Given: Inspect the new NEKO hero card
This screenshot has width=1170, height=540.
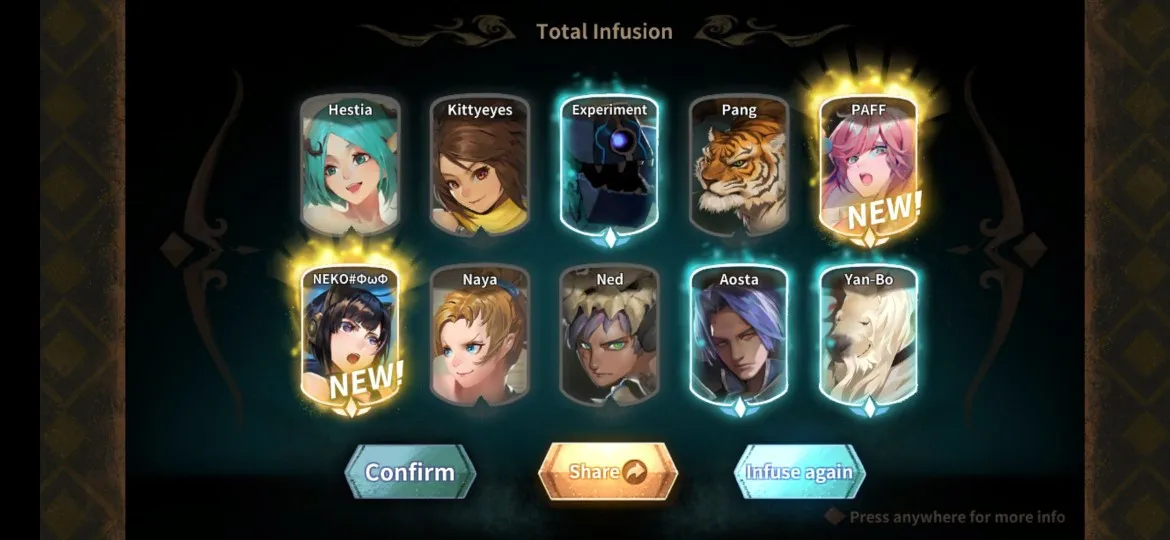Looking at the screenshot, I should point(350,338).
